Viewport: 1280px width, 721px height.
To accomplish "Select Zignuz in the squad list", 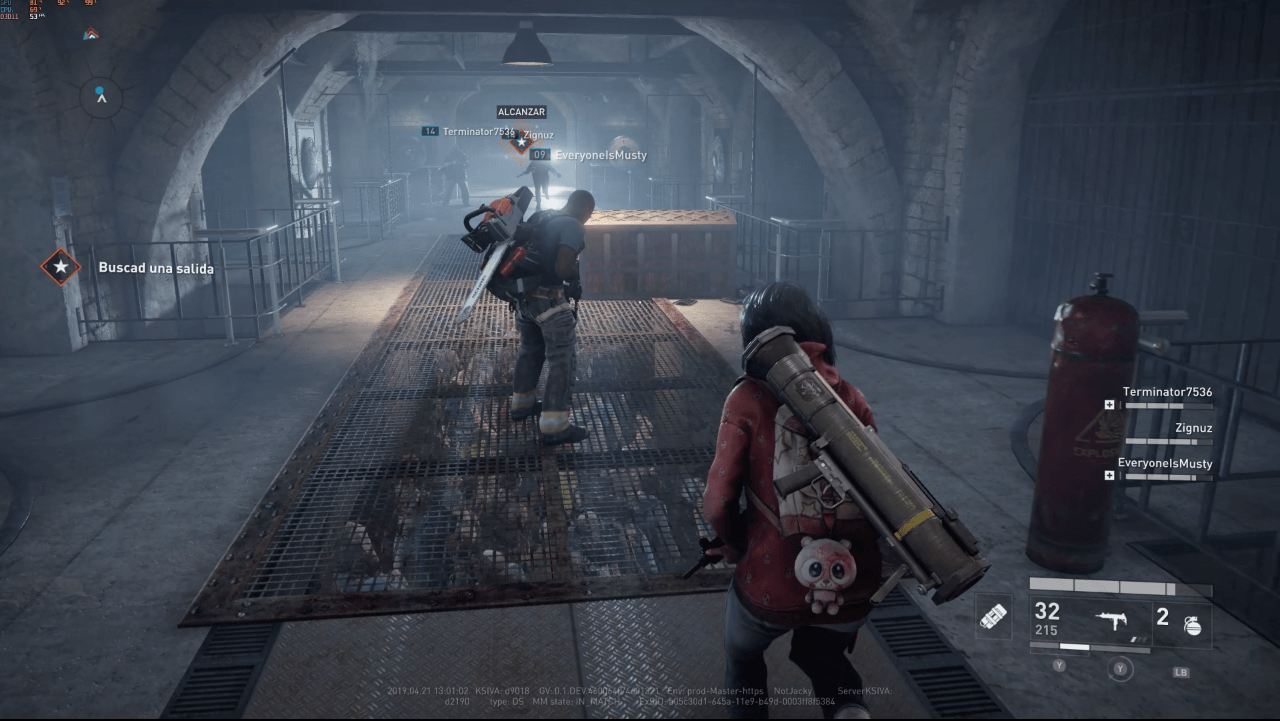I will [1193, 428].
